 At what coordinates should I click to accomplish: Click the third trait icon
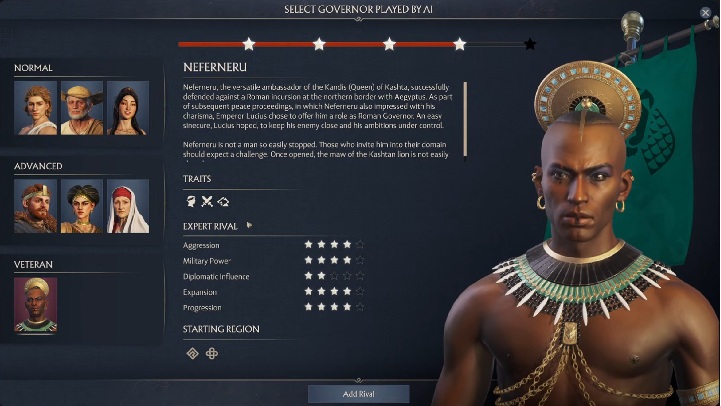click(x=223, y=201)
